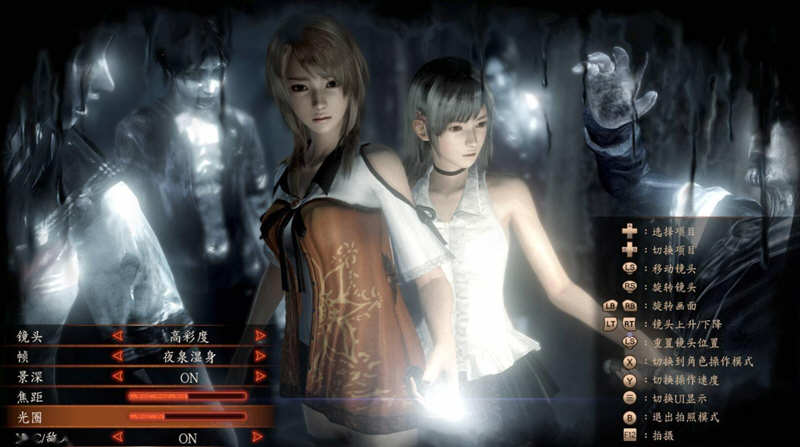Click the right arrow on the bottom ON row

258,437
